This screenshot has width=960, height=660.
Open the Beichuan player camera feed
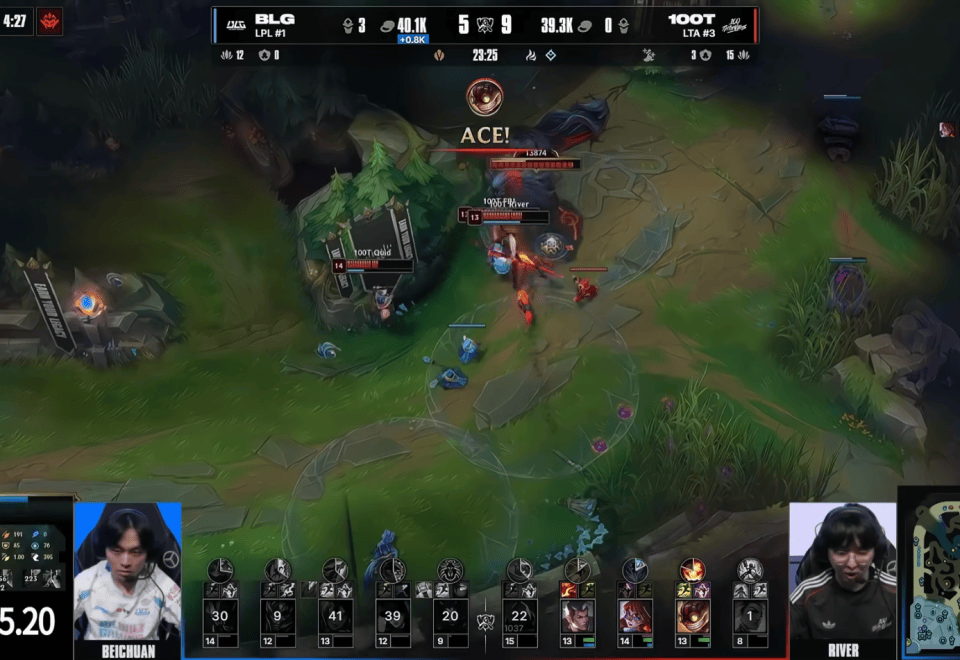127,571
